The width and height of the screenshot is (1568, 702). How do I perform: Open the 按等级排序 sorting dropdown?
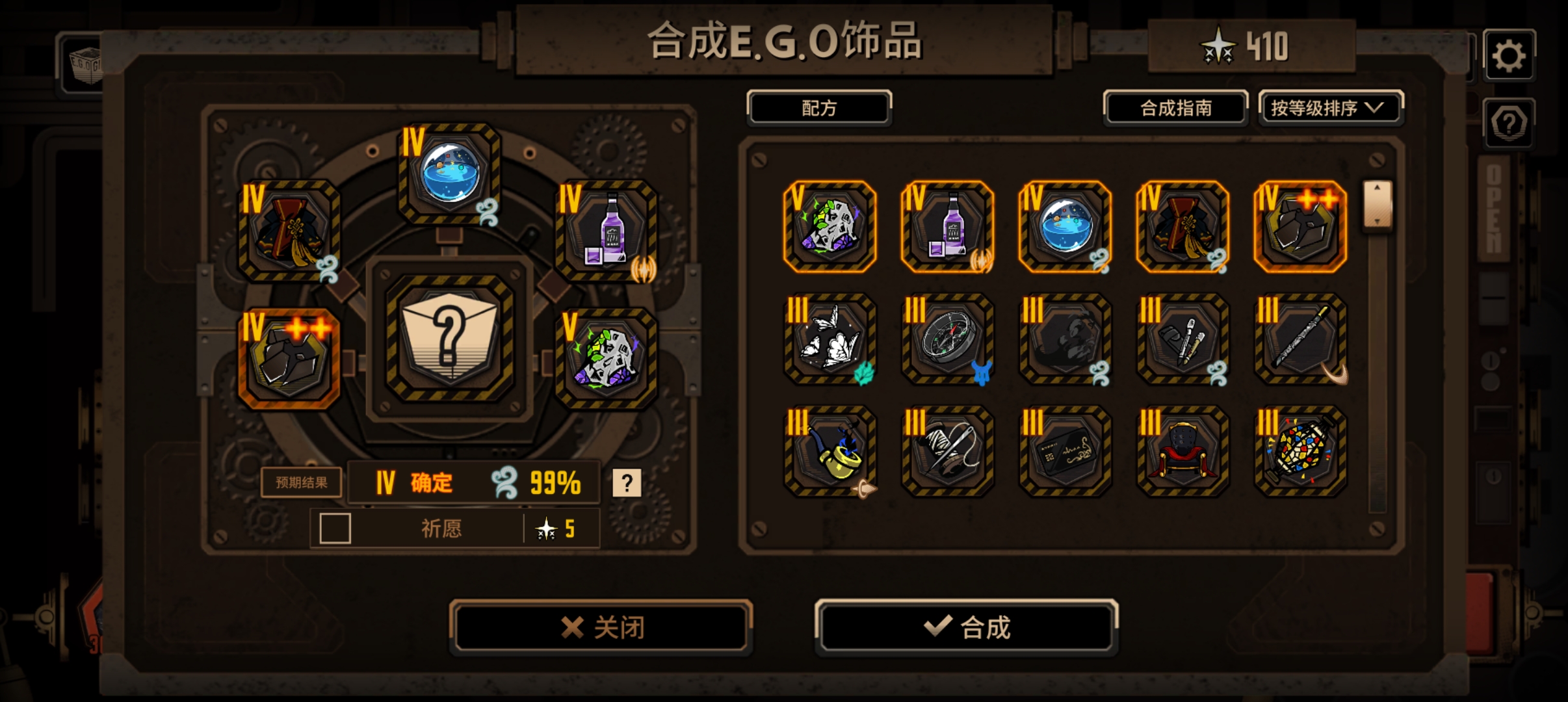click(x=1330, y=109)
